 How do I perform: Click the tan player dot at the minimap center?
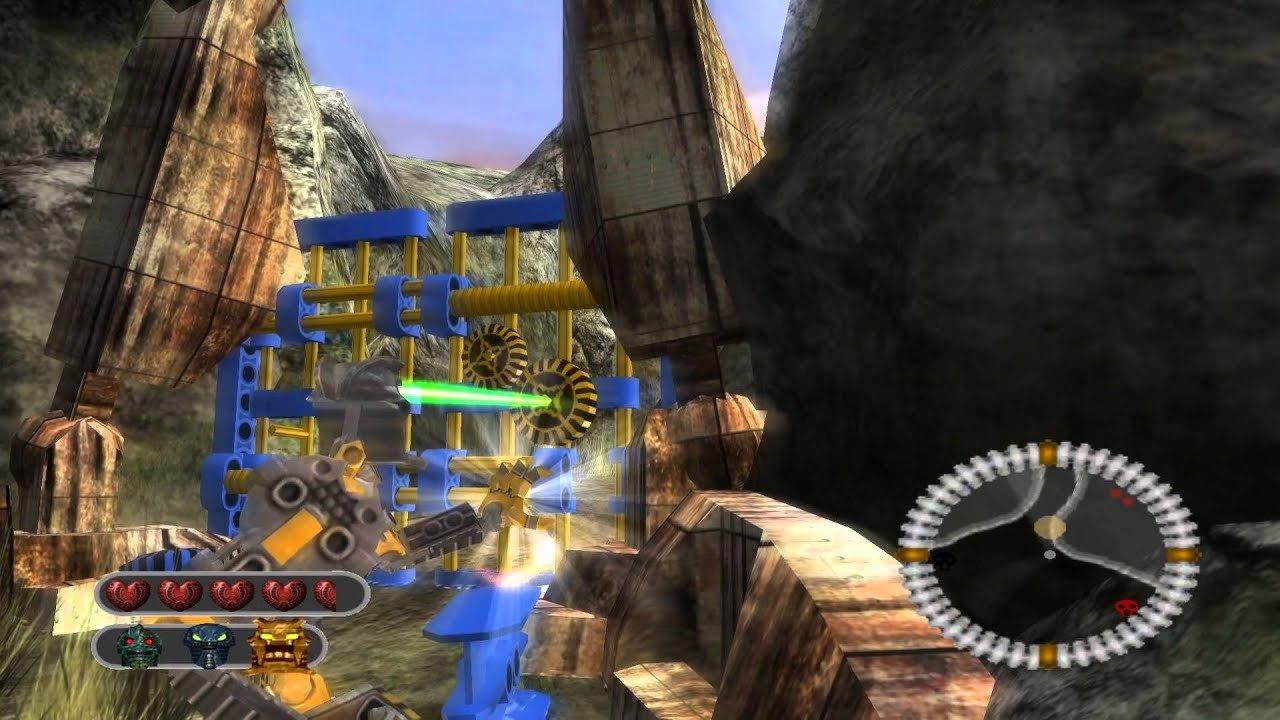[1048, 527]
